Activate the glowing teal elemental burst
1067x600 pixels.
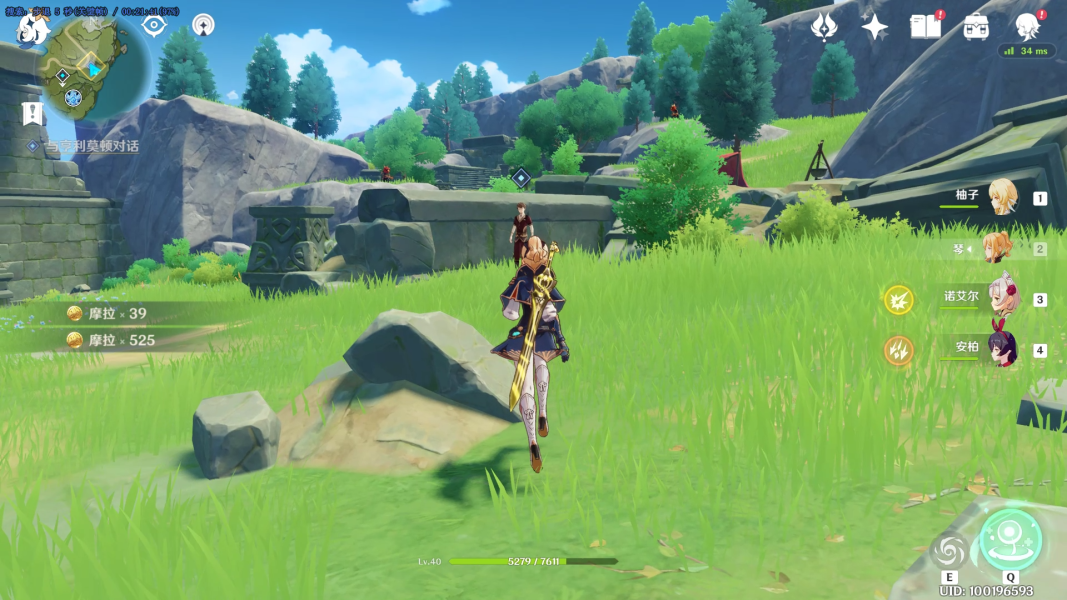click(x=1010, y=539)
